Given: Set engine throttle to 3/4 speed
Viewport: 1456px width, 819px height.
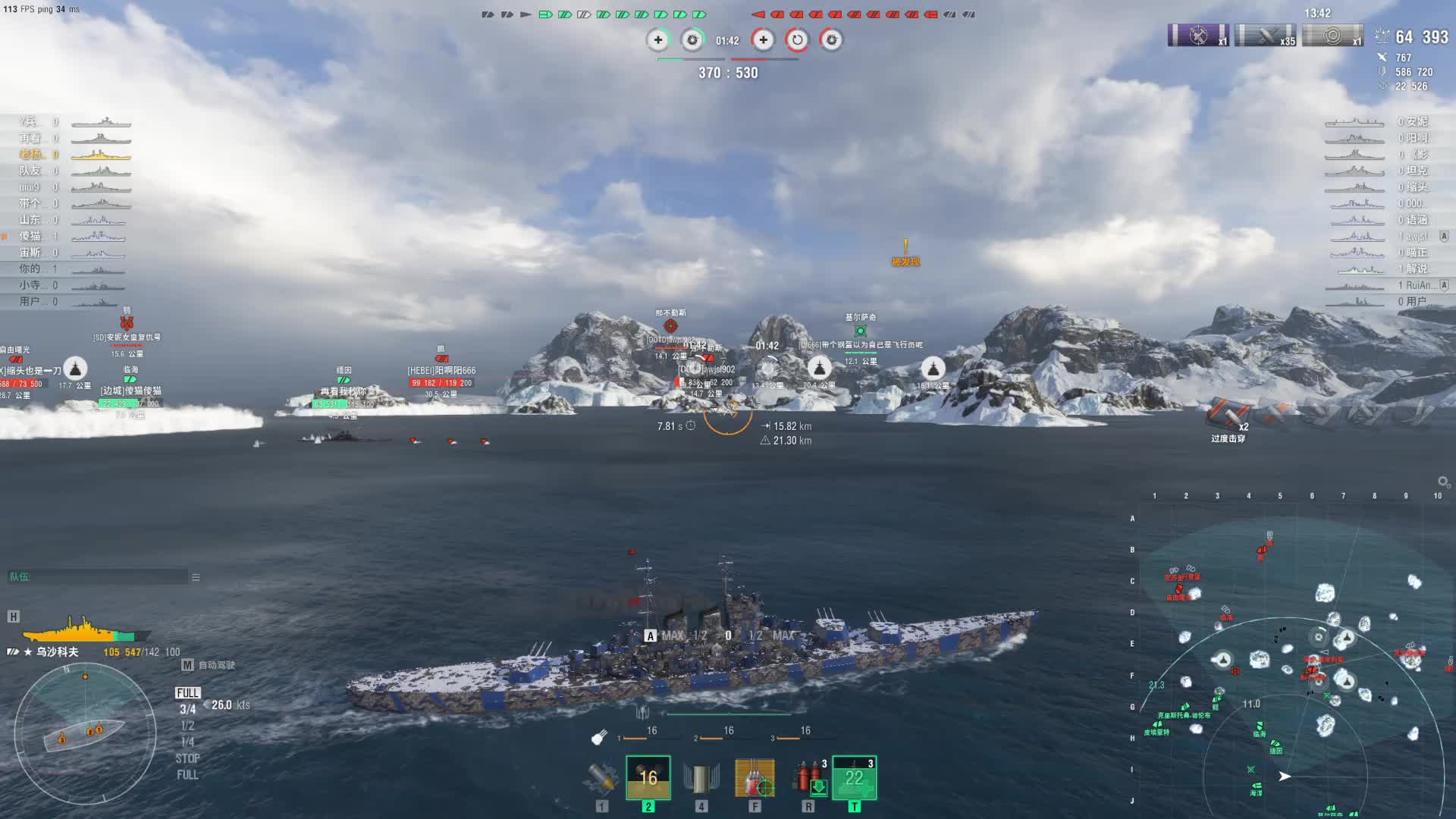Looking at the screenshot, I should [x=187, y=710].
